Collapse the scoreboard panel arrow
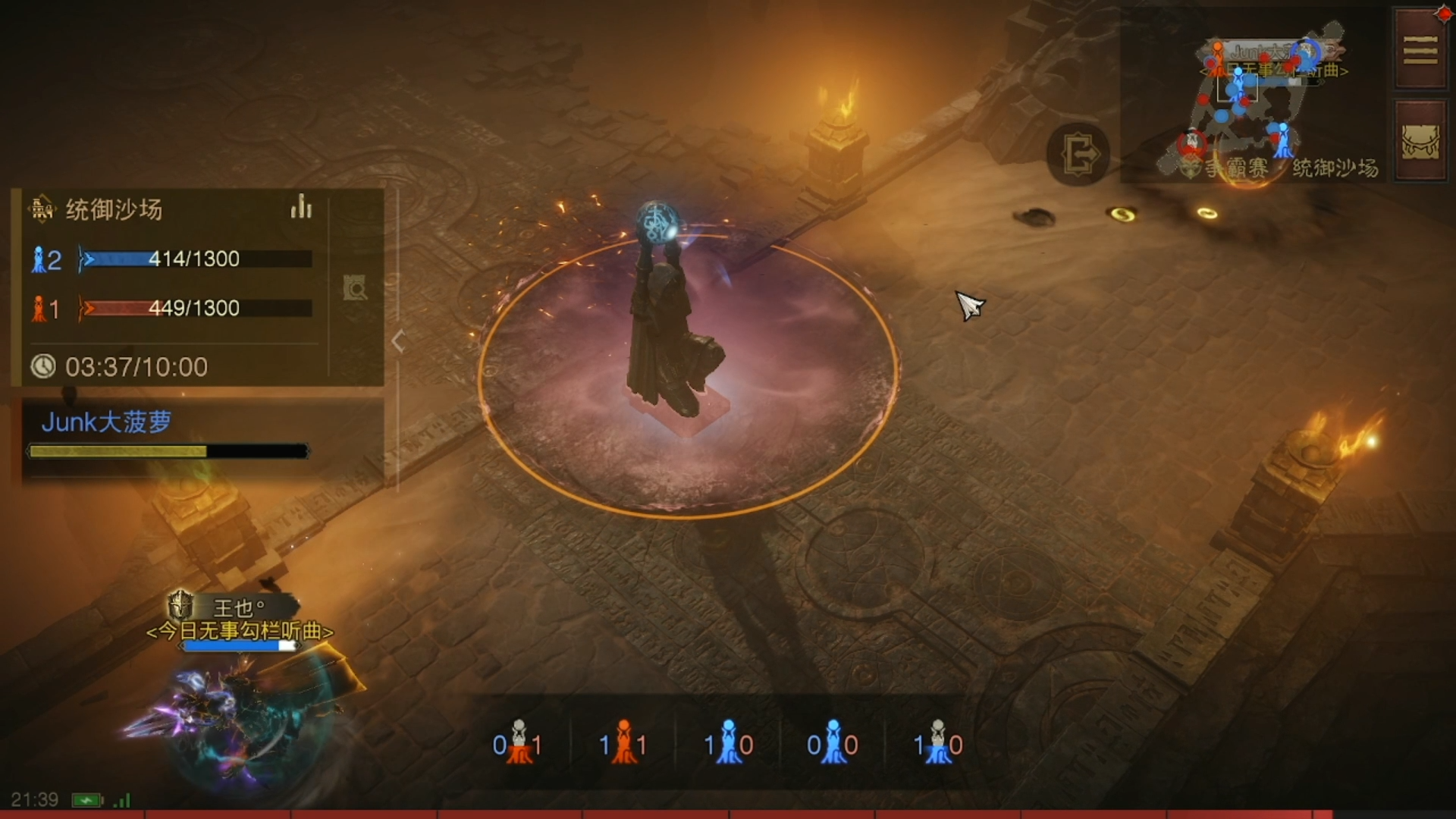The width and height of the screenshot is (1456, 819). pyautogui.click(x=398, y=341)
